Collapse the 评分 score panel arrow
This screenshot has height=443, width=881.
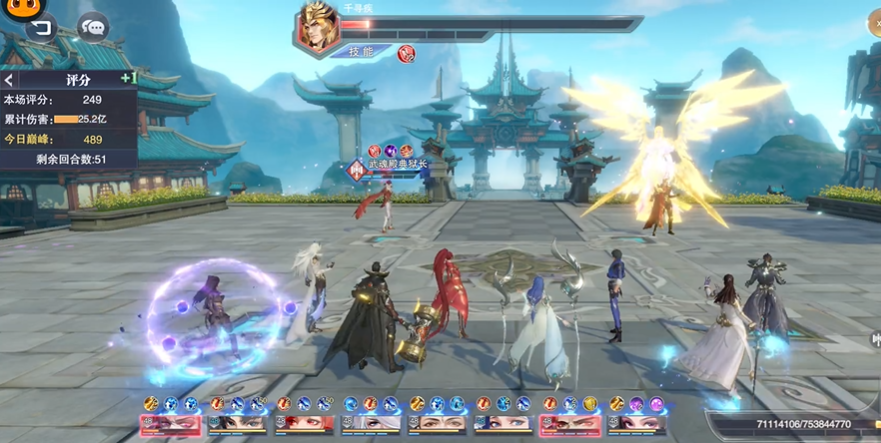[9, 79]
